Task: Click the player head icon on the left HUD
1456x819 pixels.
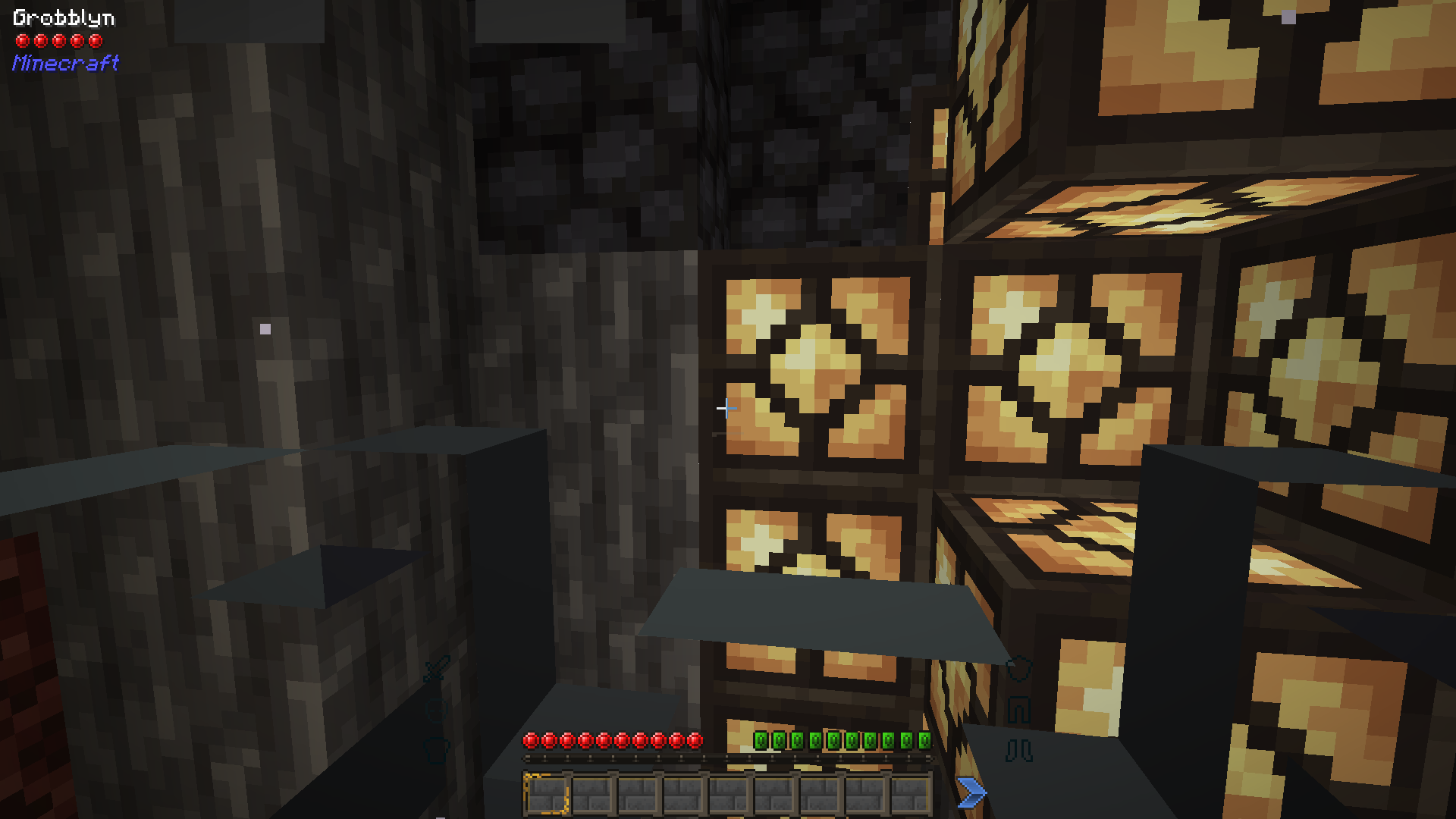Action: point(436,709)
